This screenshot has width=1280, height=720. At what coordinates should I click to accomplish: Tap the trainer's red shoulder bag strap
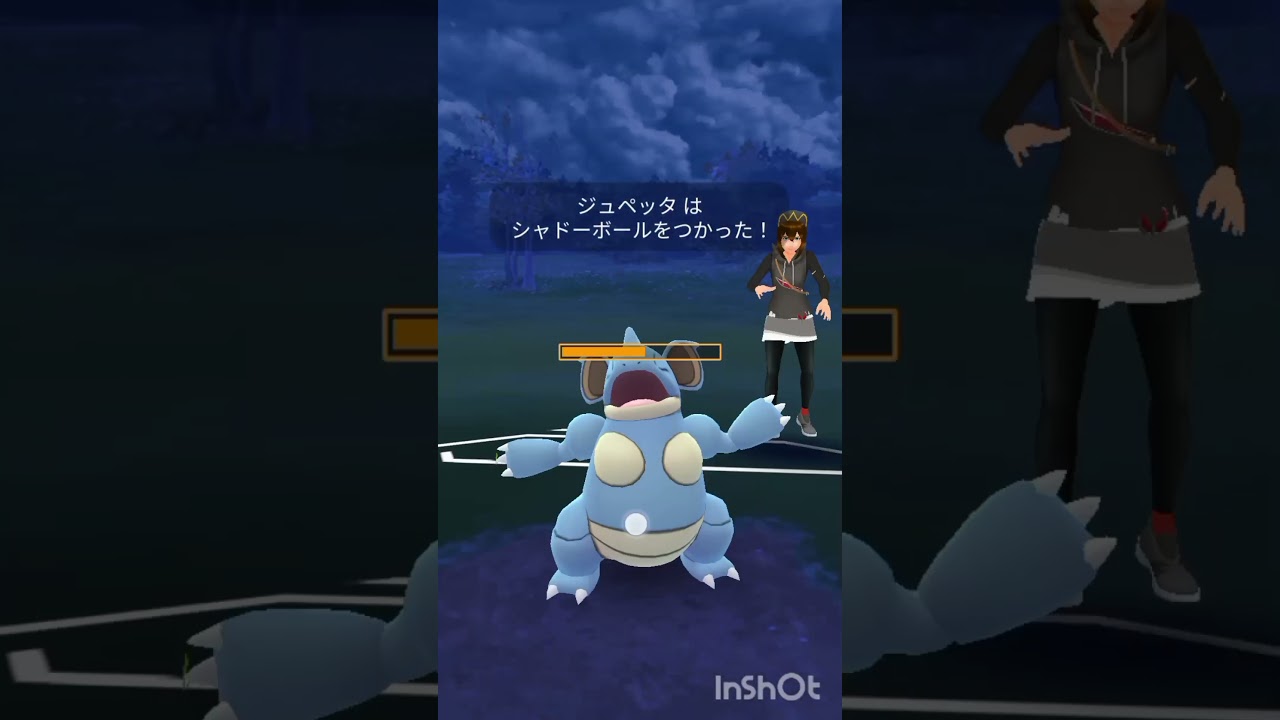[x=785, y=285]
